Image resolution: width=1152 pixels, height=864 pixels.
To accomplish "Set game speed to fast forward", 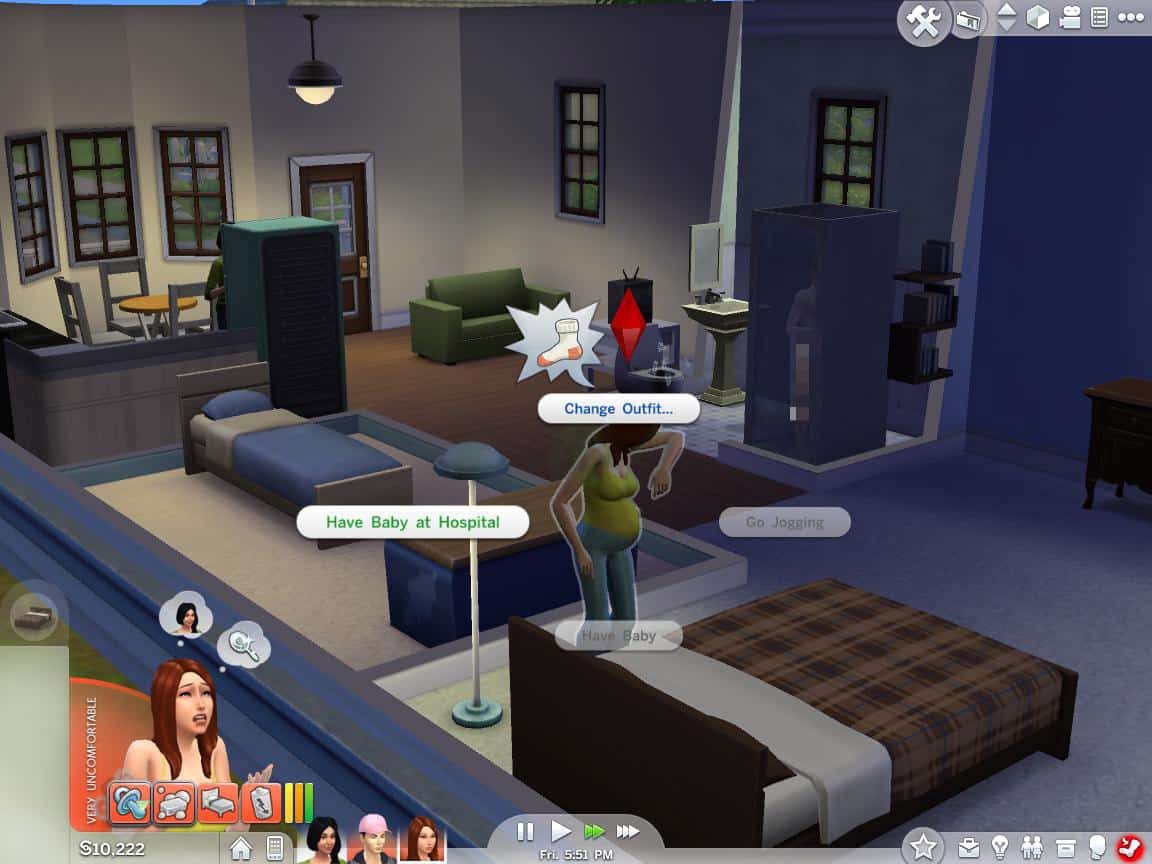I will 594,831.
